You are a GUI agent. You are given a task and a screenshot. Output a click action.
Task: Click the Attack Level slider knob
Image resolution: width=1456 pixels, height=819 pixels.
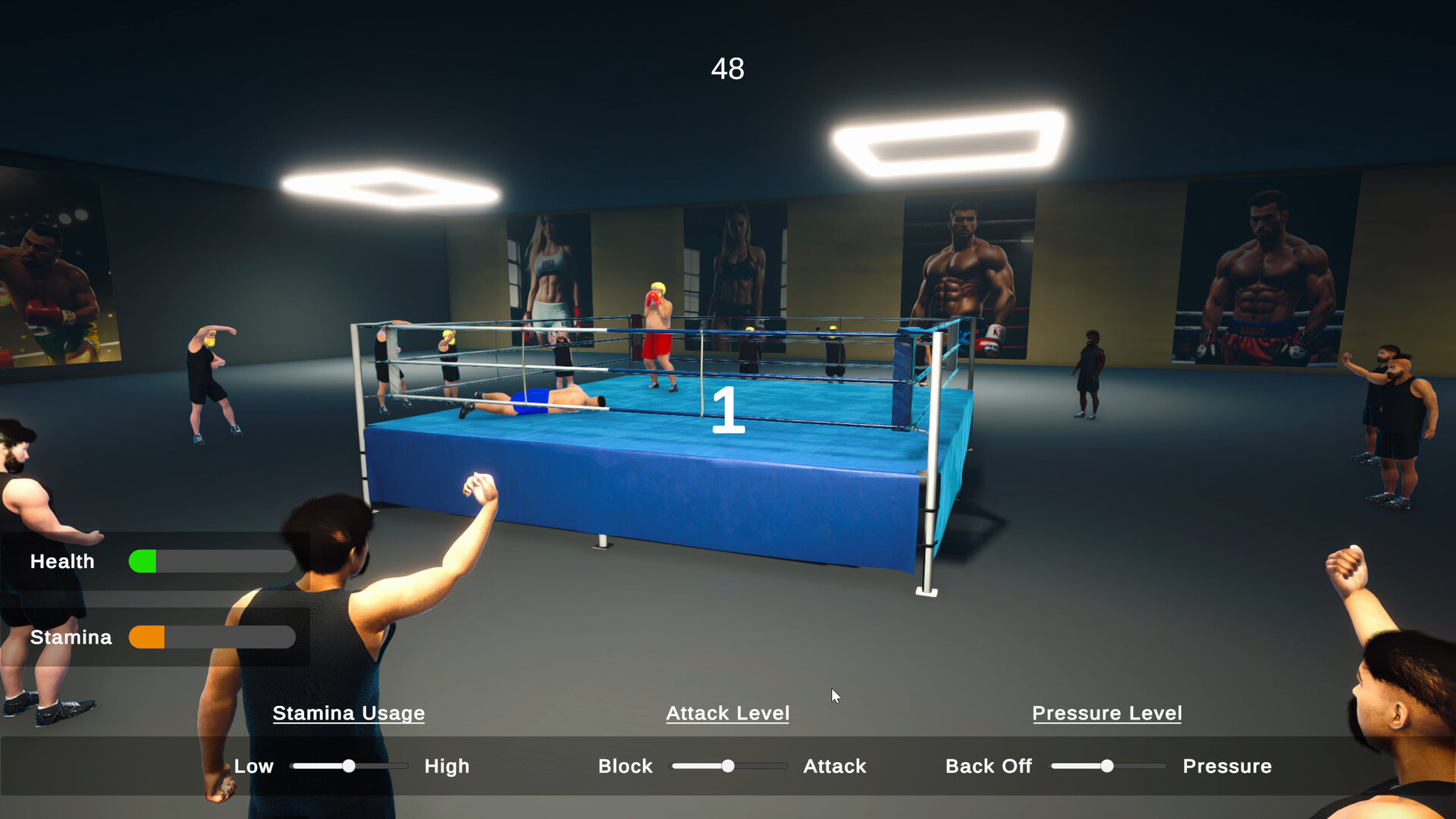coord(727,766)
